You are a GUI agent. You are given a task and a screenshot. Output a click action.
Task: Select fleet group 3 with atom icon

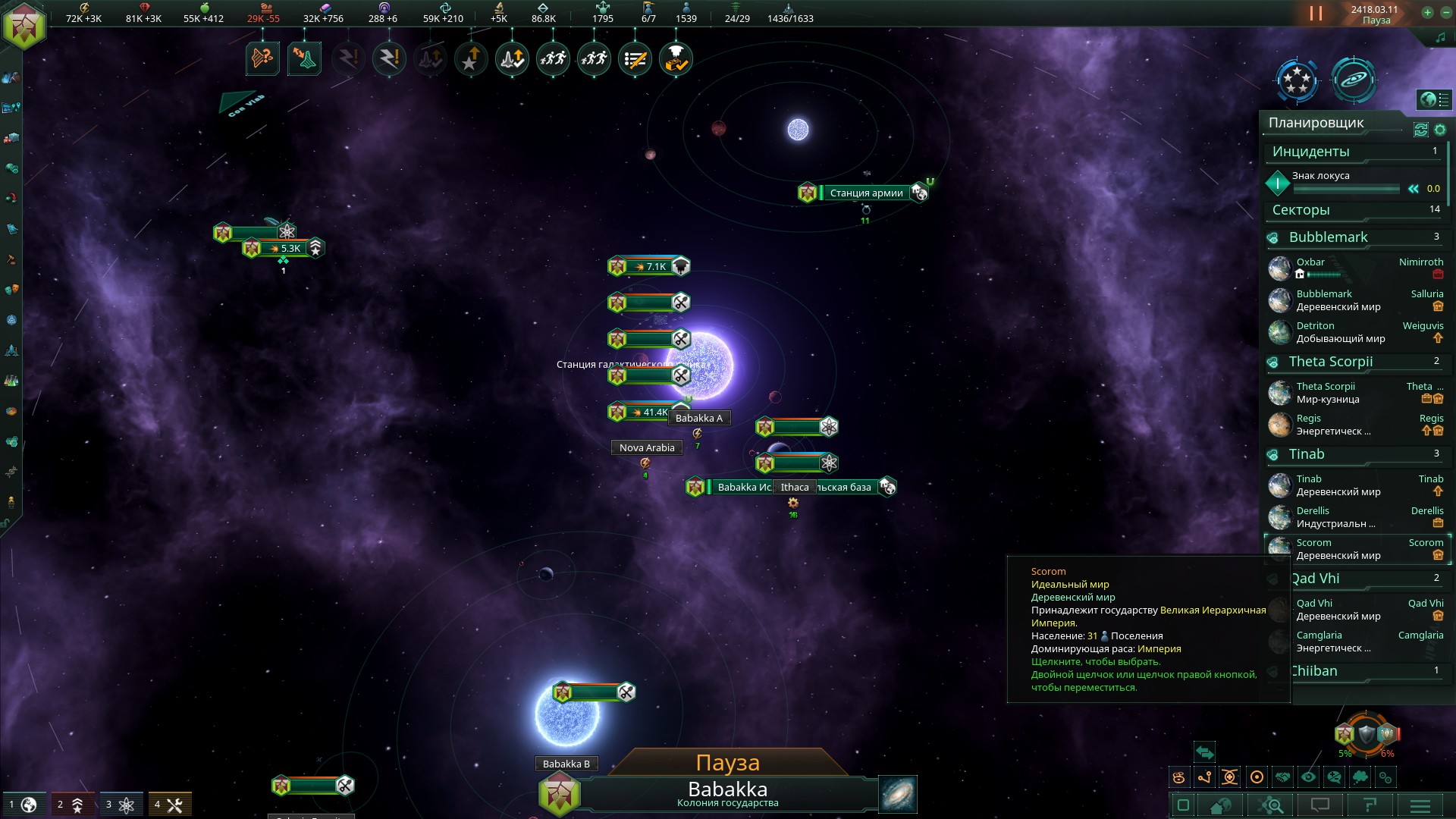click(x=119, y=805)
